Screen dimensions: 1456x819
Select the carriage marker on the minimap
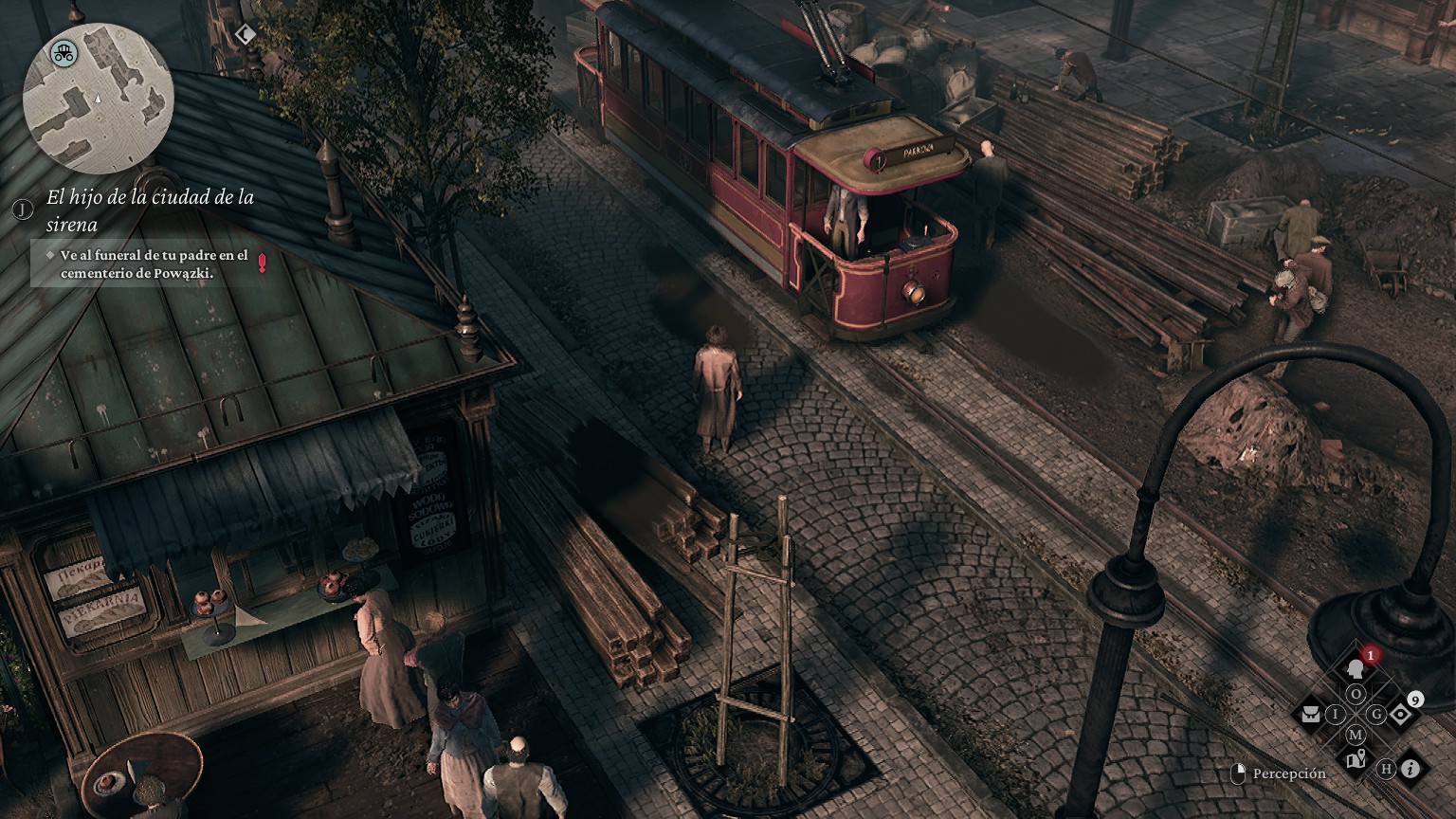64,54
